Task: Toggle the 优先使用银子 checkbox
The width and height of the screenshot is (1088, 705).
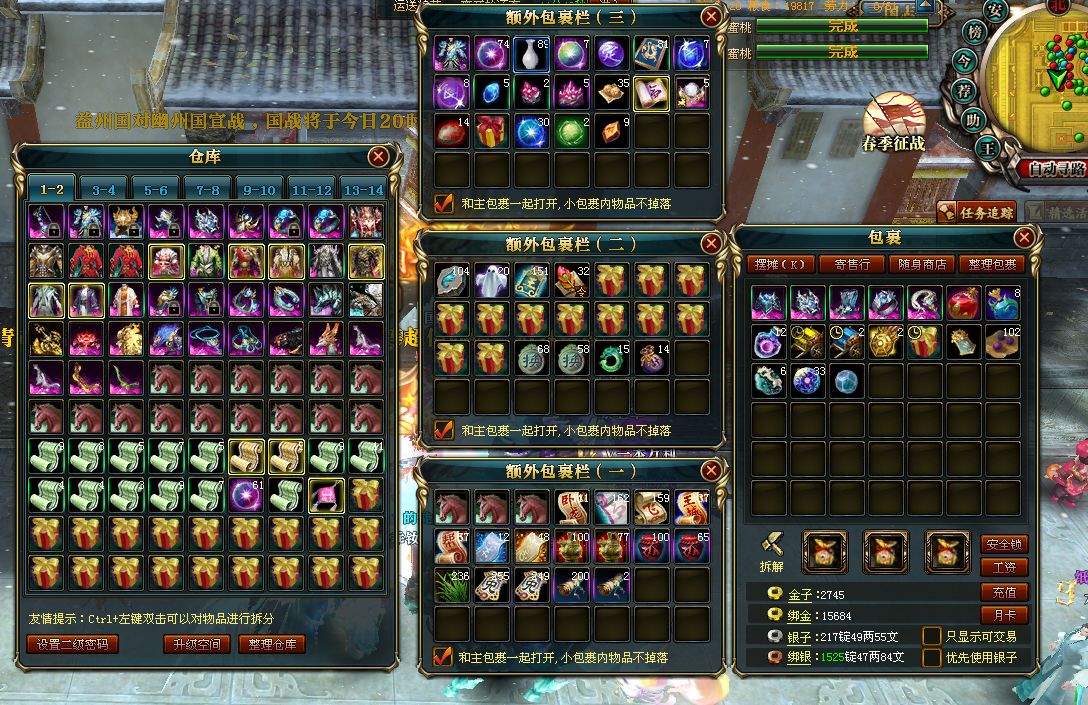Action: pyautogui.click(x=932, y=658)
